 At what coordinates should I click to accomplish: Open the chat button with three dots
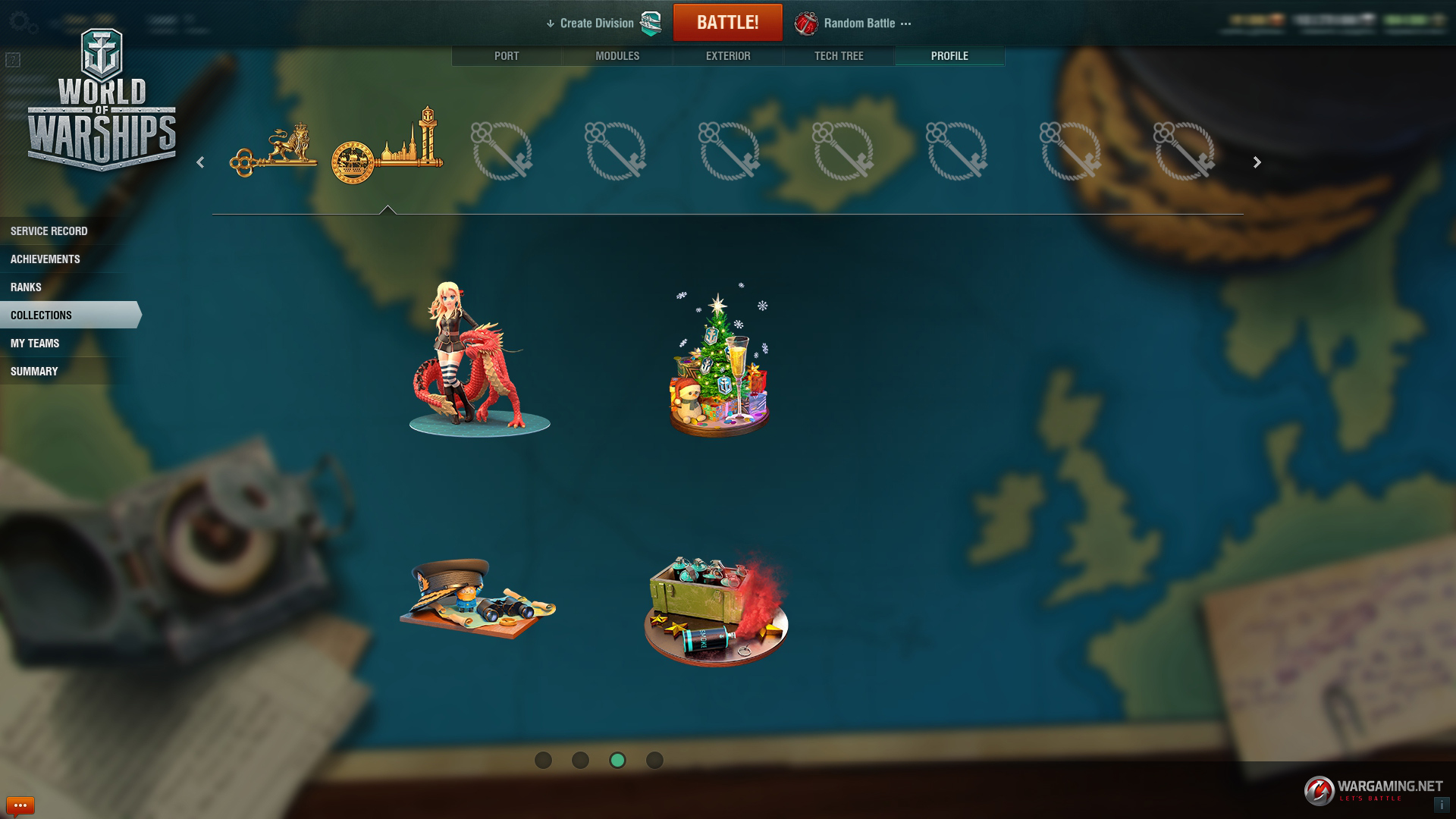(x=20, y=805)
